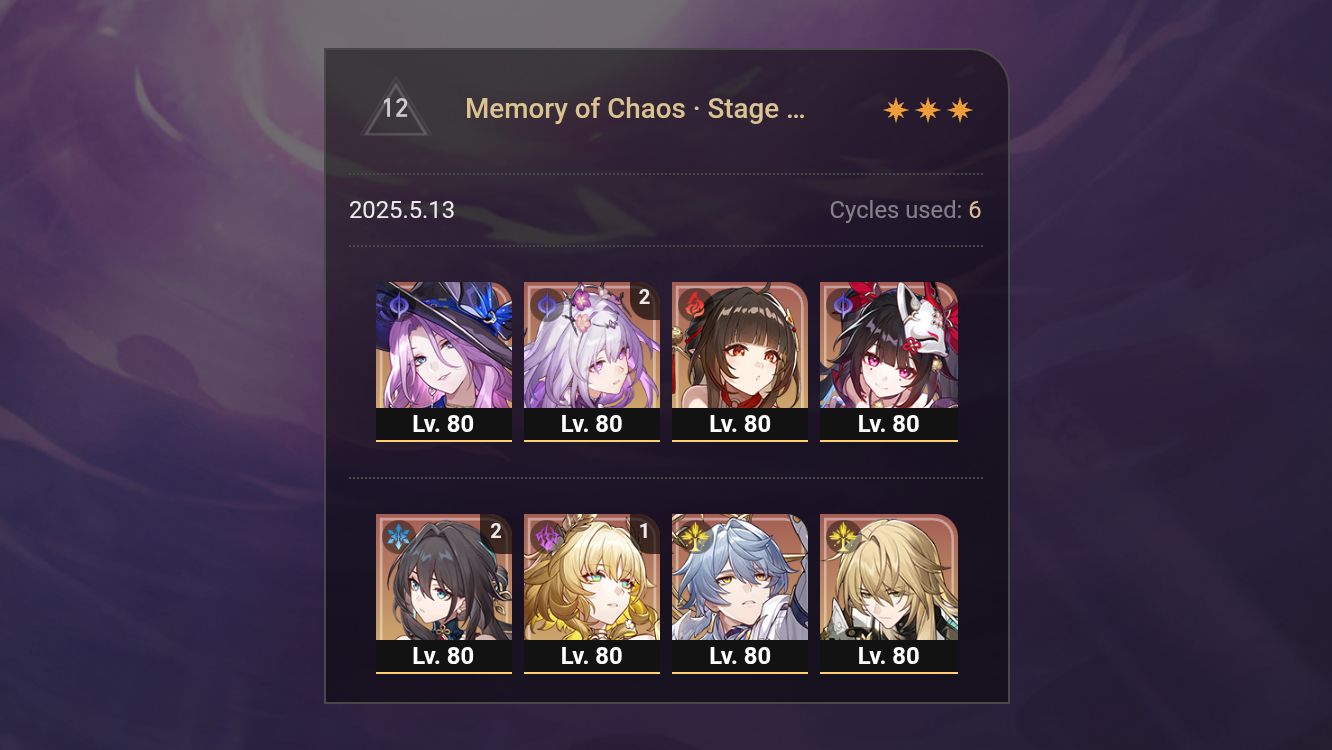Select Sparkle's character portrait
This screenshot has width=1332, height=750.
tap(889, 345)
